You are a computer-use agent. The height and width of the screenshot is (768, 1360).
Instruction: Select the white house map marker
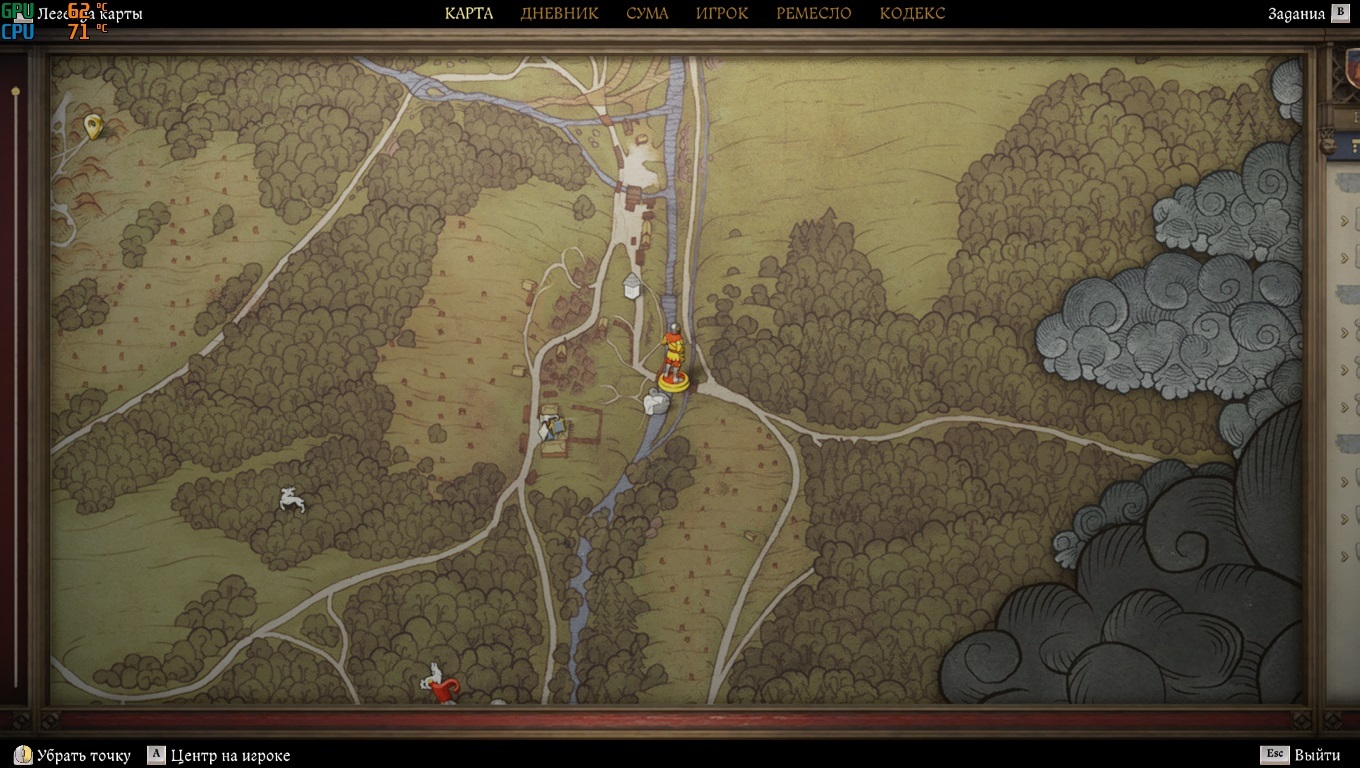pyautogui.click(x=632, y=286)
